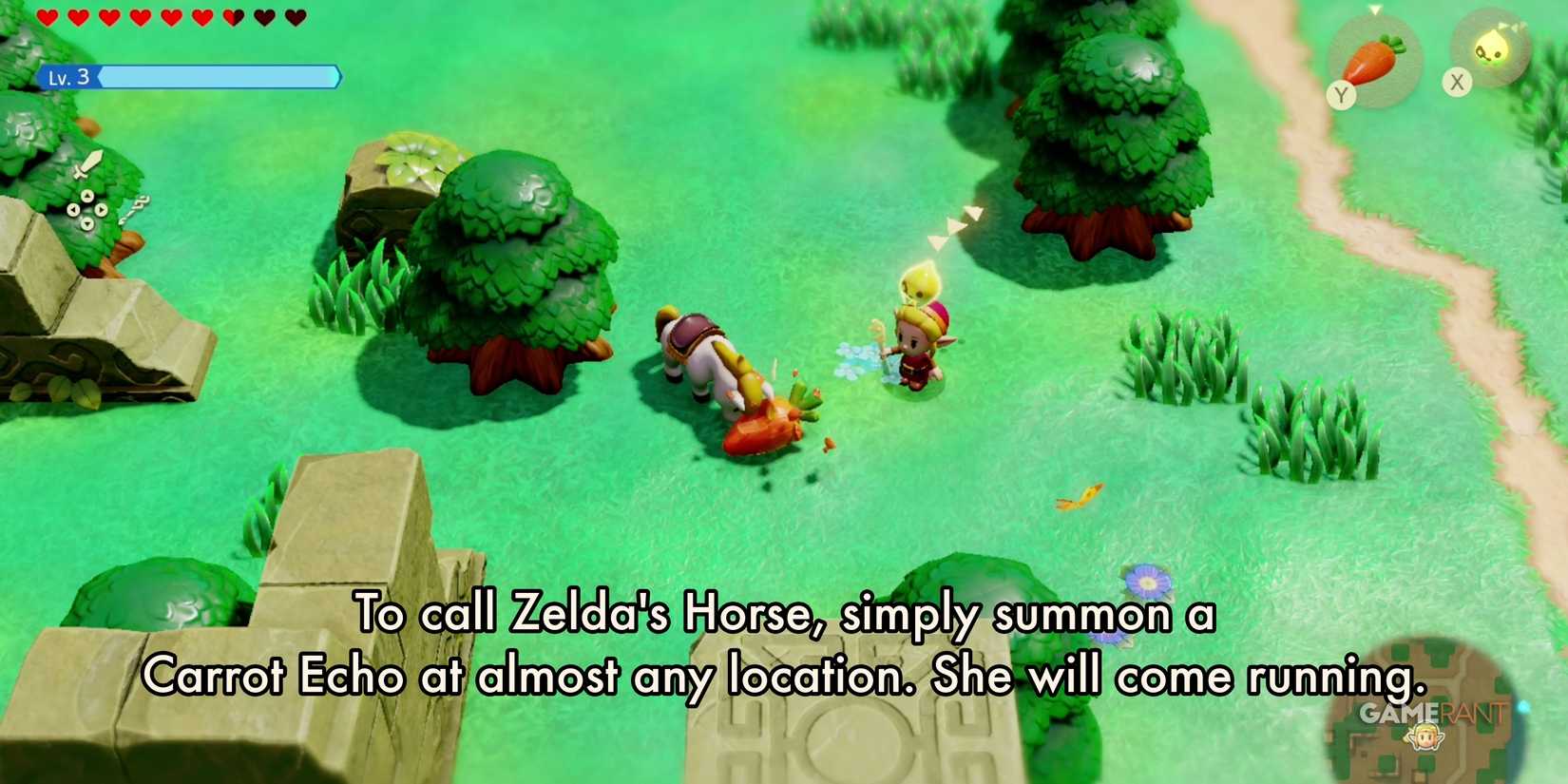
Task: Select the last depleted heart container
Action: (x=295, y=14)
